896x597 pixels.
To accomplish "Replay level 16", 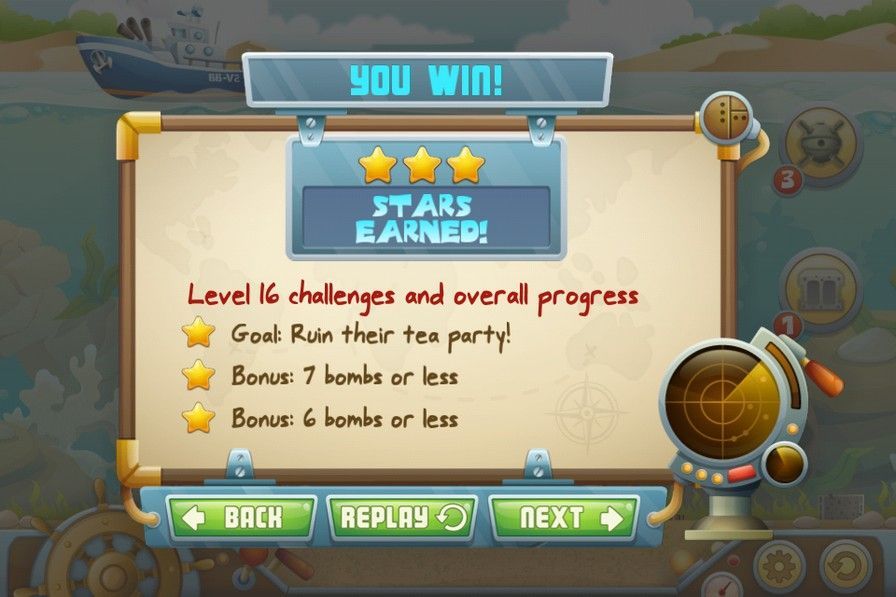I will pyautogui.click(x=402, y=517).
